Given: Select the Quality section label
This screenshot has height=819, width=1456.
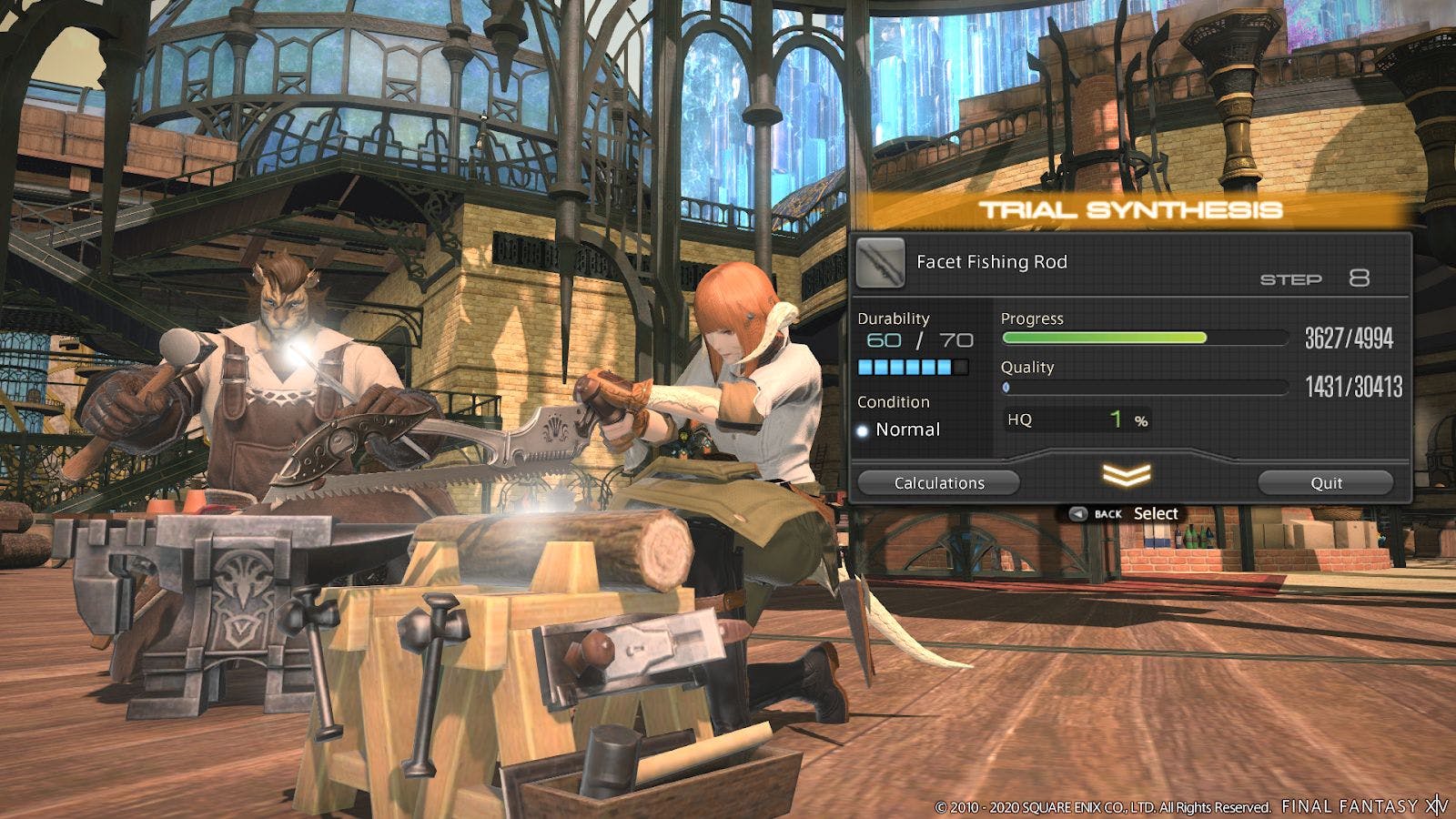Looking at the screenshot, I should pos(1026,368).
